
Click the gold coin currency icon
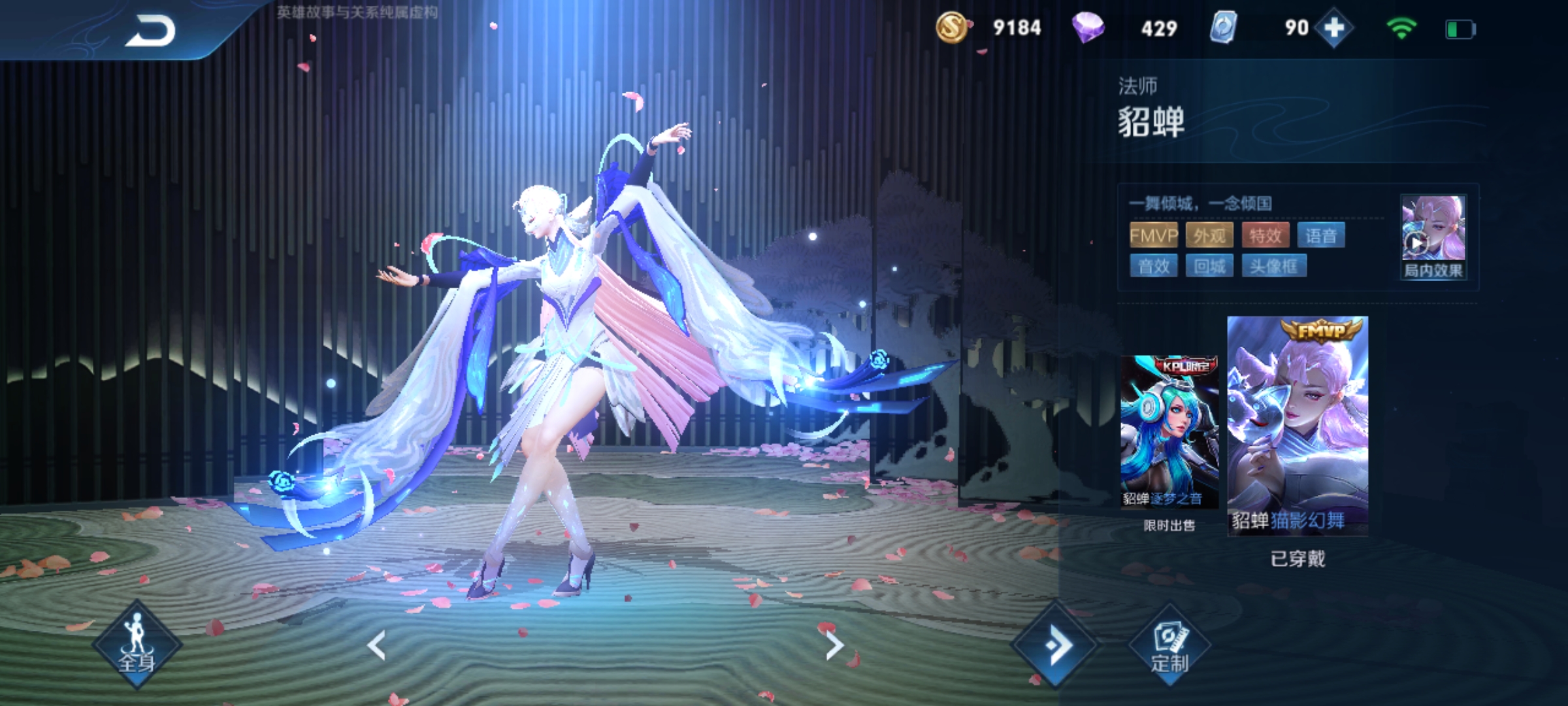pyautogui.click(x=951, y=28)
